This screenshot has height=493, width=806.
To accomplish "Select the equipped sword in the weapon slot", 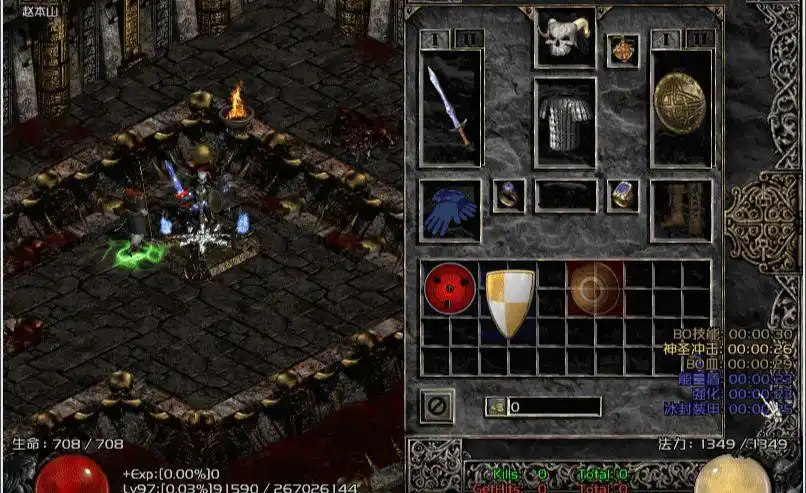I will (449, 107).
